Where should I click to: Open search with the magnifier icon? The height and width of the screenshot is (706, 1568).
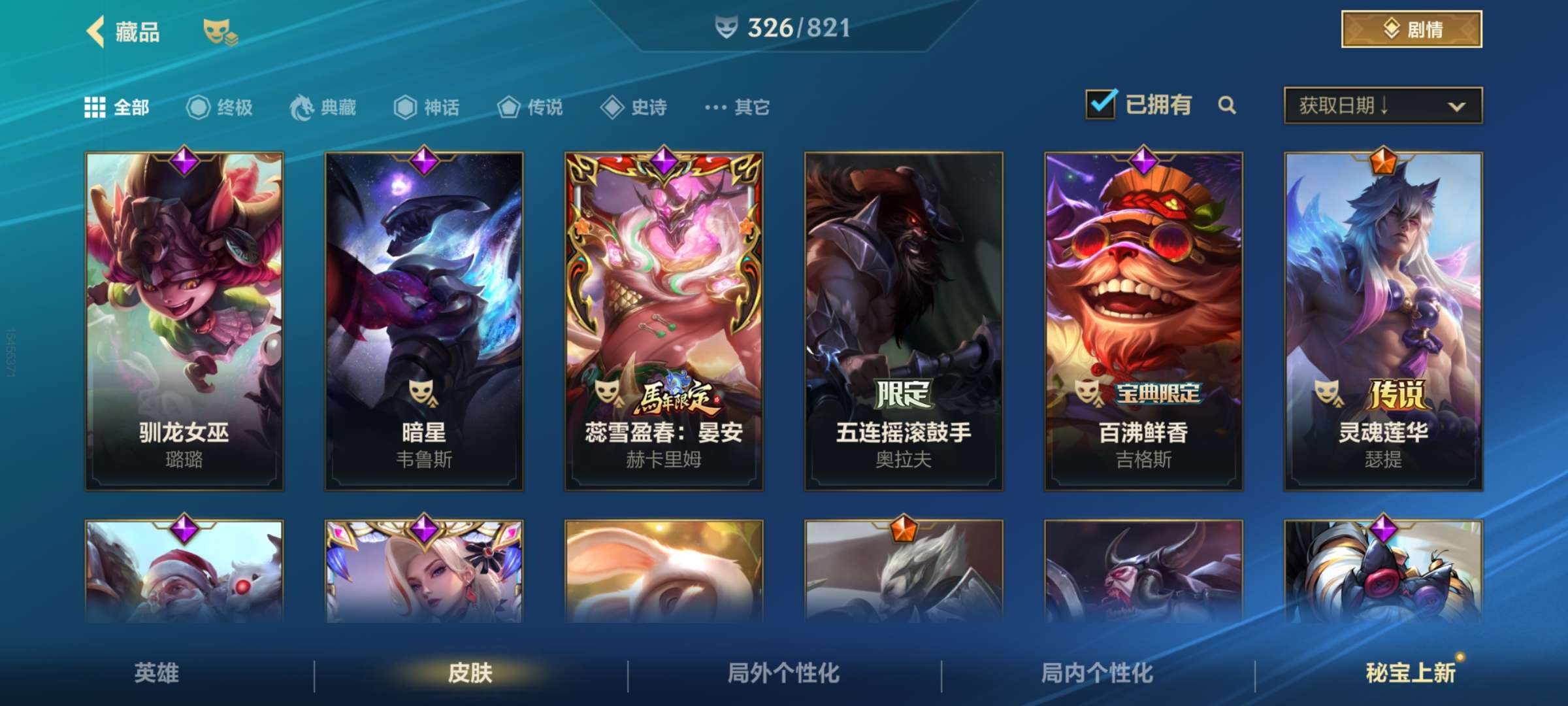(1228, 105)
